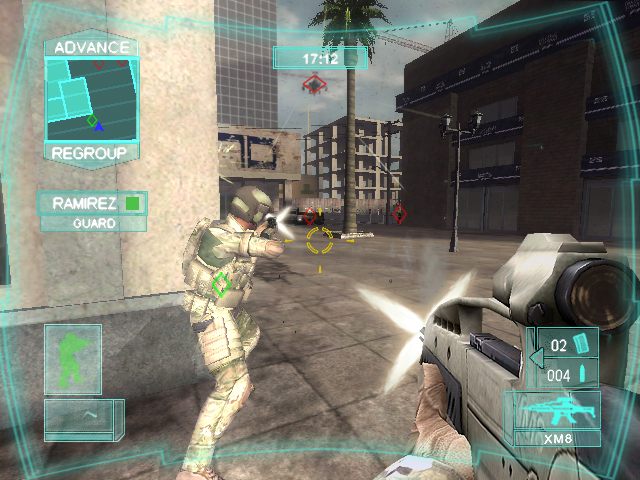Screen dimensions: 640x480
Task: Click the XM8 weapon icon
Action: [555, 412]
